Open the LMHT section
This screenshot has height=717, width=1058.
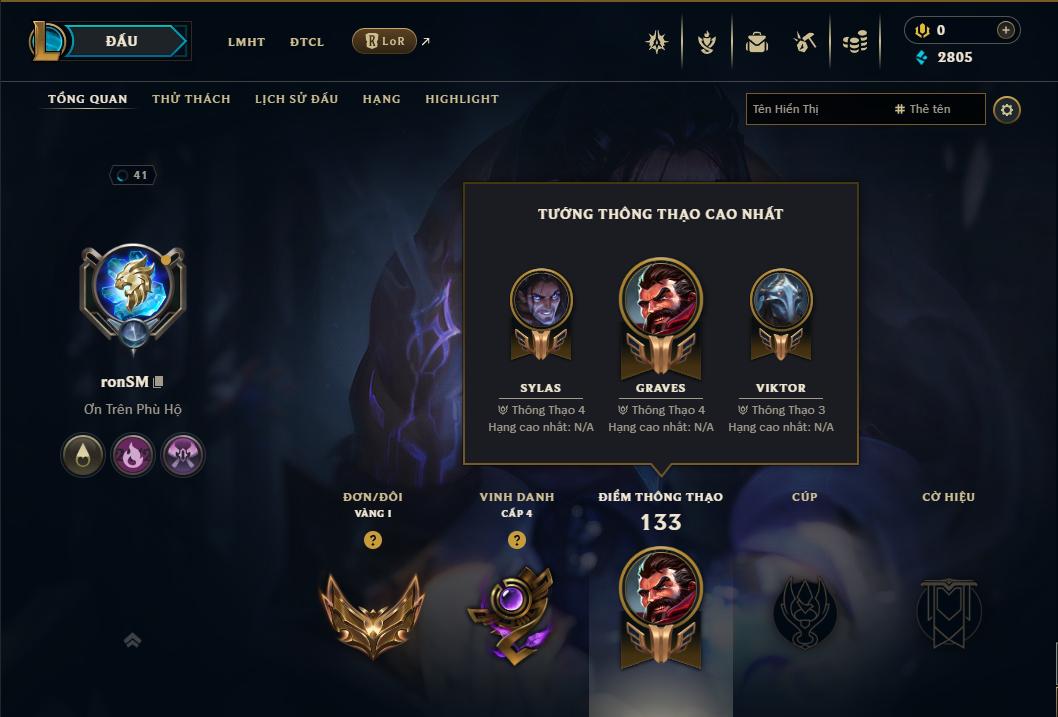point(246,42)
